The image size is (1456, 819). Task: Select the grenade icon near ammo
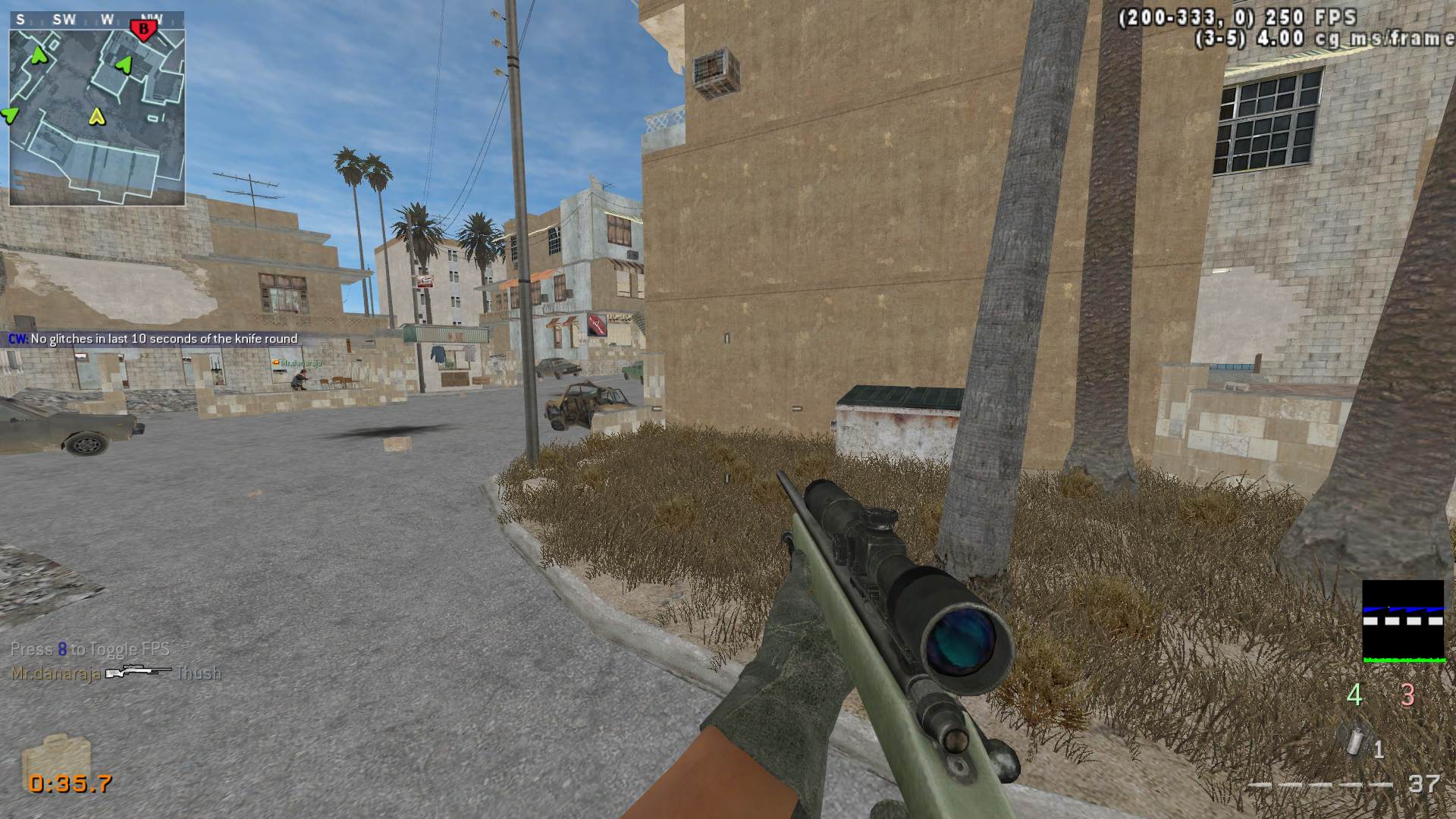coord(1354,742)
